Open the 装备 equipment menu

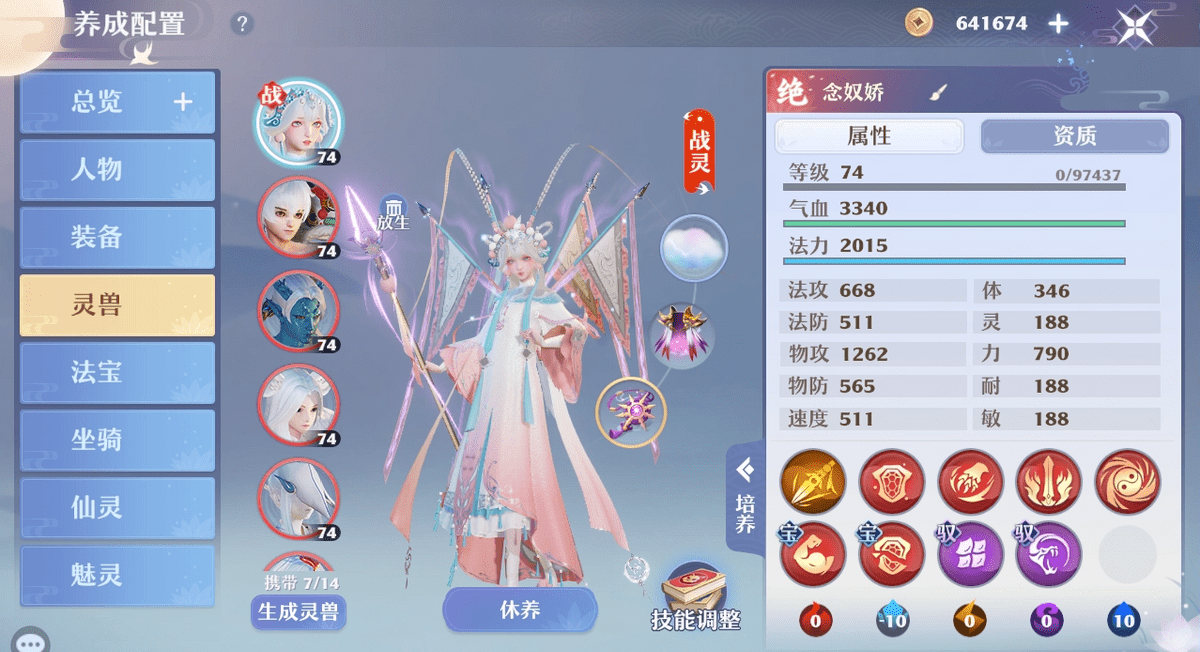(x=117, y=237)
